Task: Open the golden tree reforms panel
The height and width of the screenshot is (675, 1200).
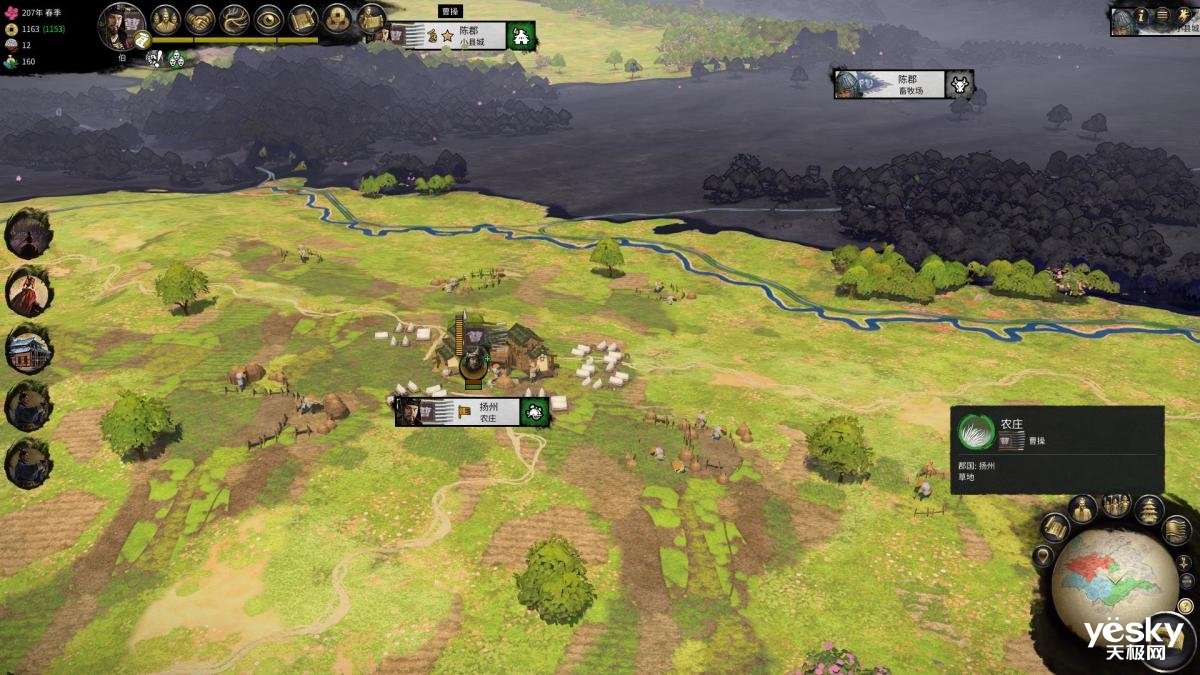Action: click(234, 19)
